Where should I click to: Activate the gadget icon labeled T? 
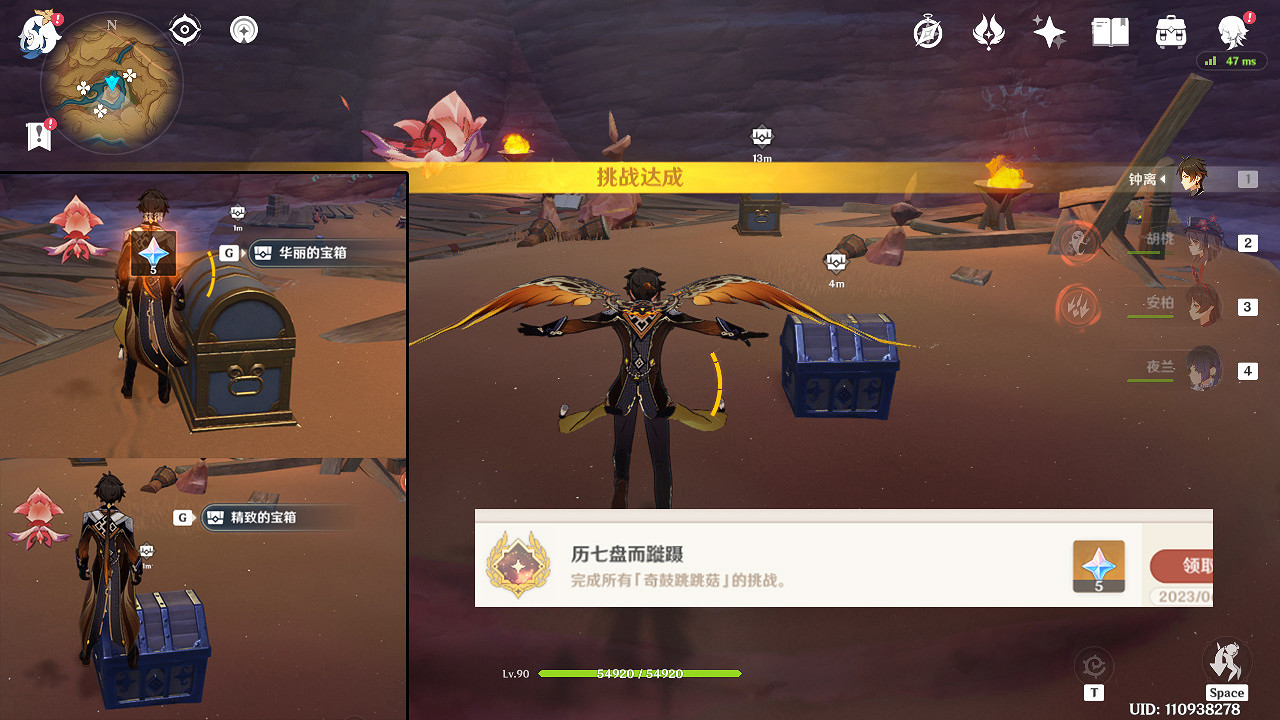(1094, 665)
